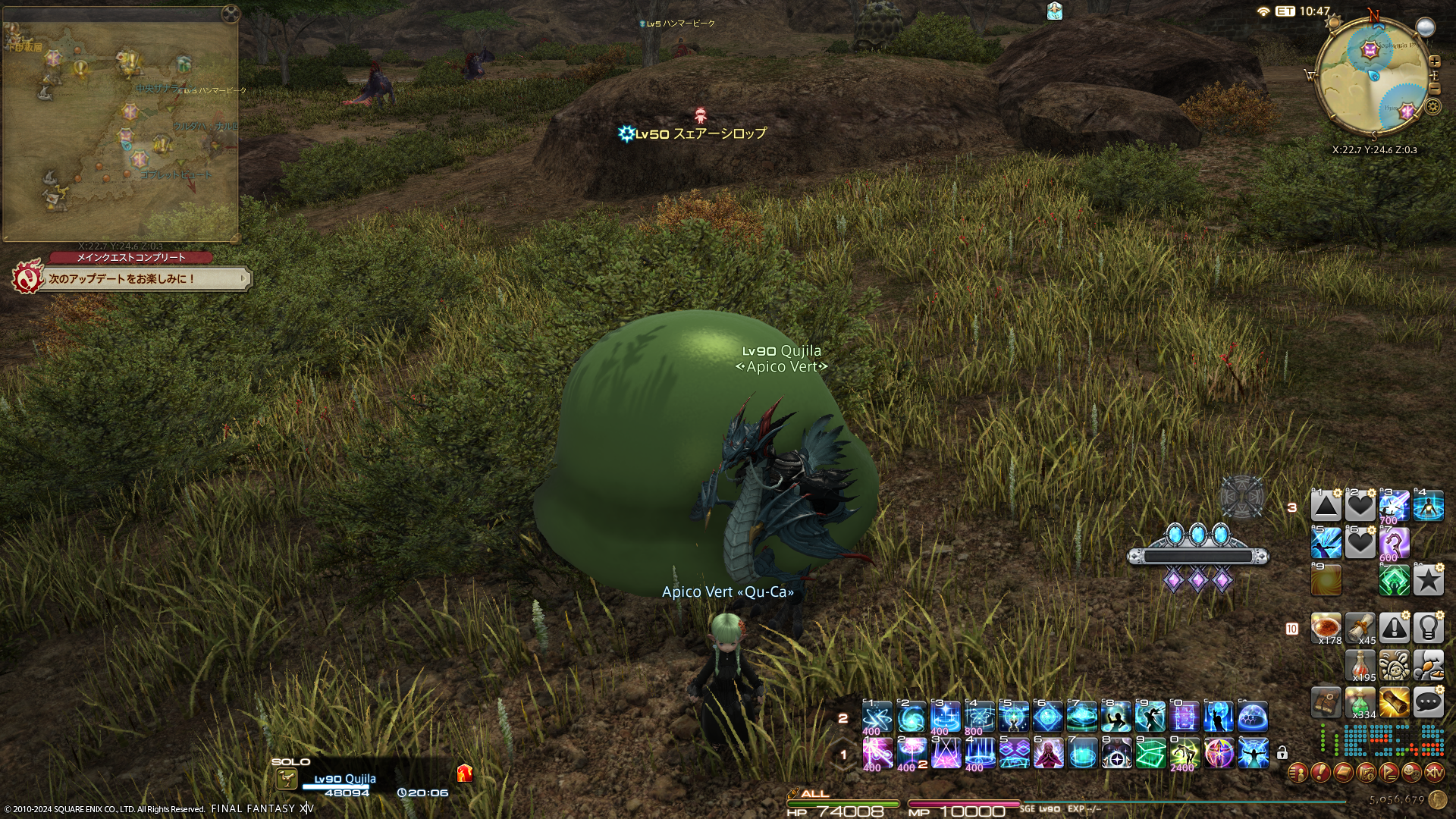Viewport: 1456px width, 819px height.
Task: Zoom in the minimap with plus button
Action: [x=1434, y=61]
